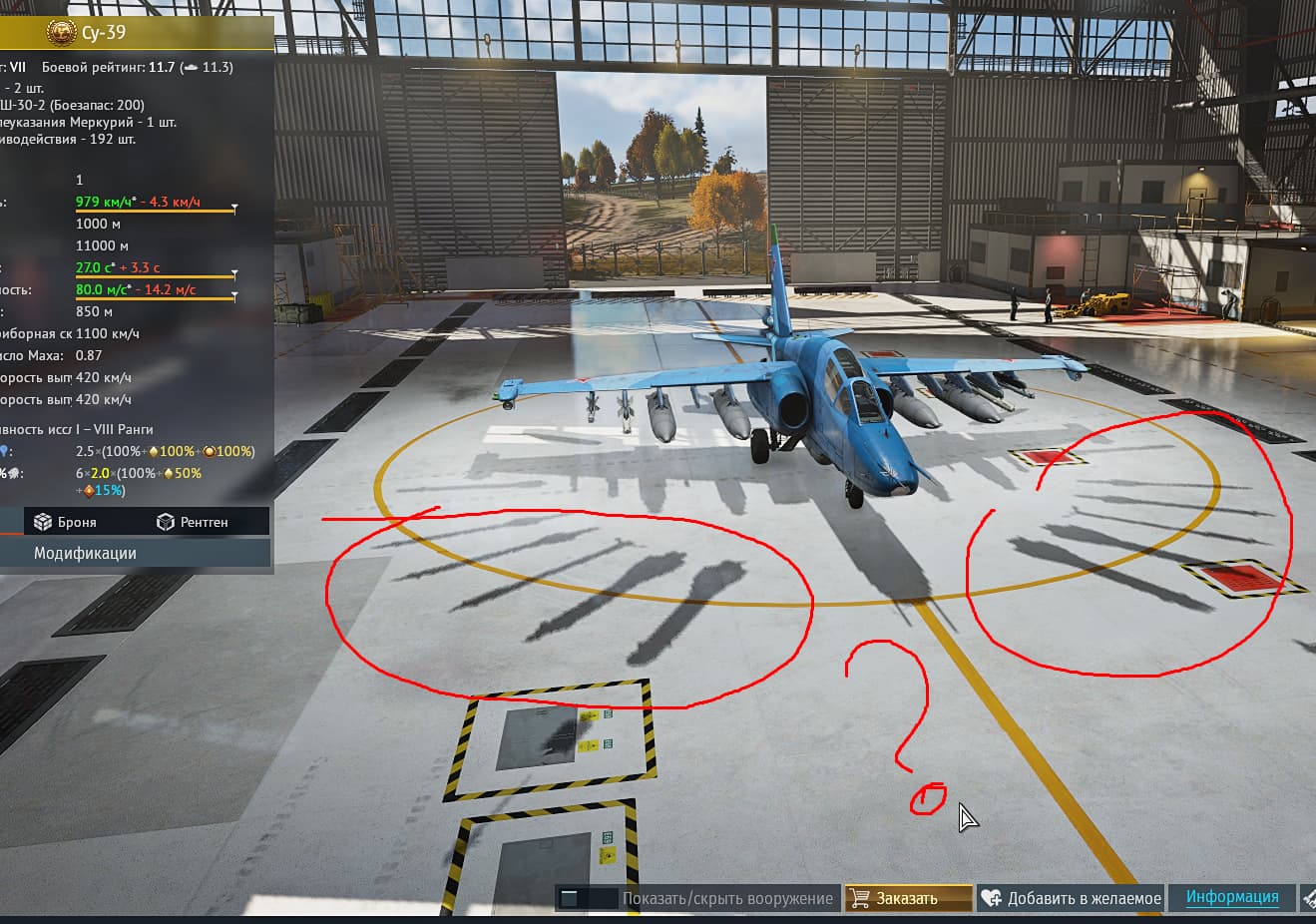Screen dimensions: 1316x924
Task: Click the max speed slider at 979 км/ч
Action: [x=150, y=211]
